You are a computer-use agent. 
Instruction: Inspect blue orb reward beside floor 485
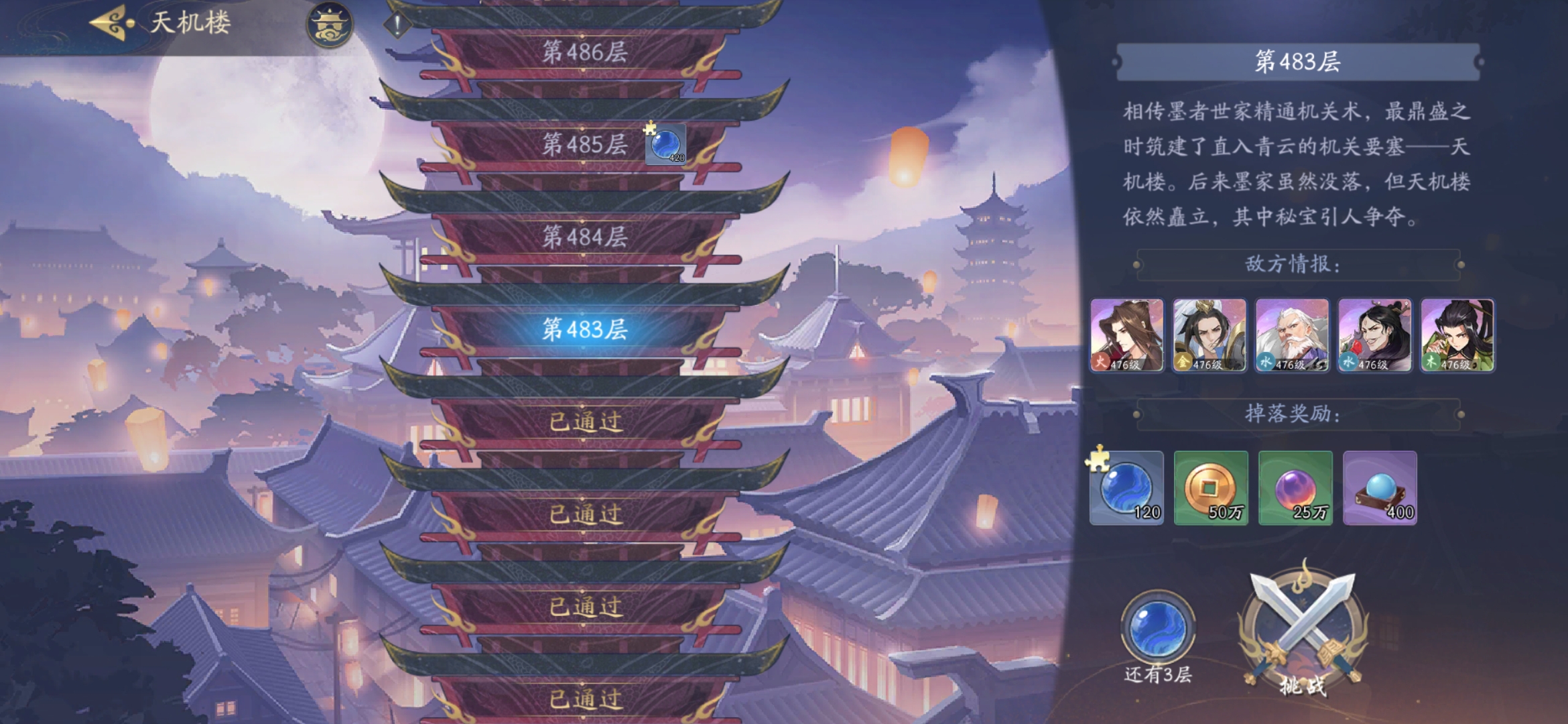coord(665,144)
